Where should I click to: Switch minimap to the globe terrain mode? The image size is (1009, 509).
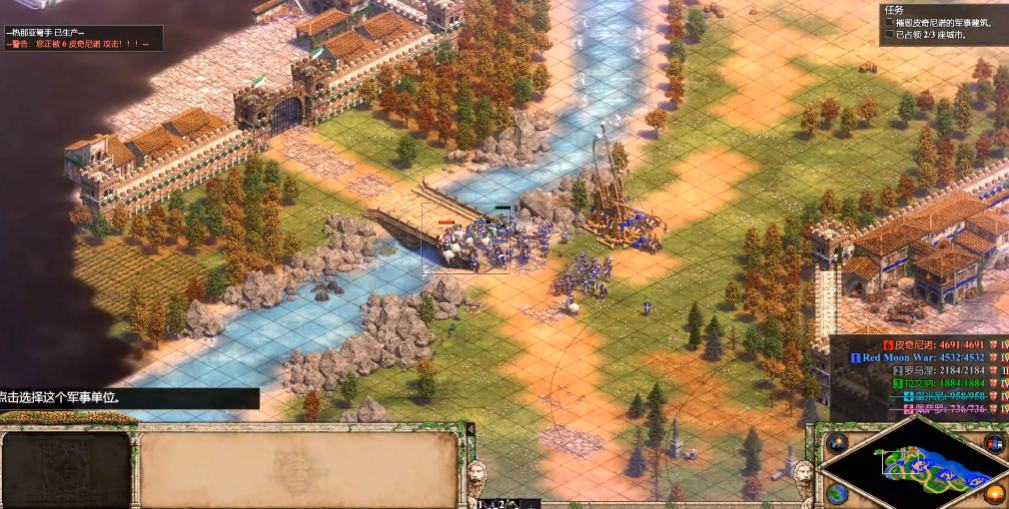tap(837, 493)
